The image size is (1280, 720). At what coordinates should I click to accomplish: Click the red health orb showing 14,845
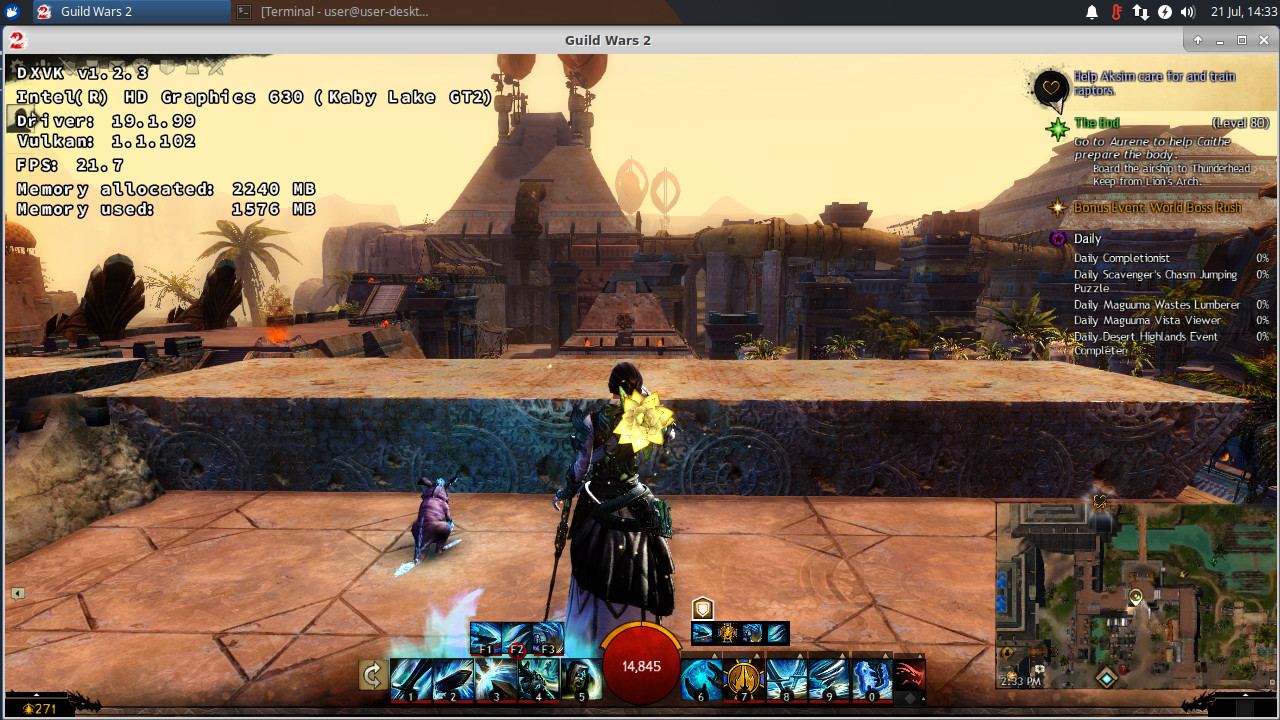[x=641, y=665]
